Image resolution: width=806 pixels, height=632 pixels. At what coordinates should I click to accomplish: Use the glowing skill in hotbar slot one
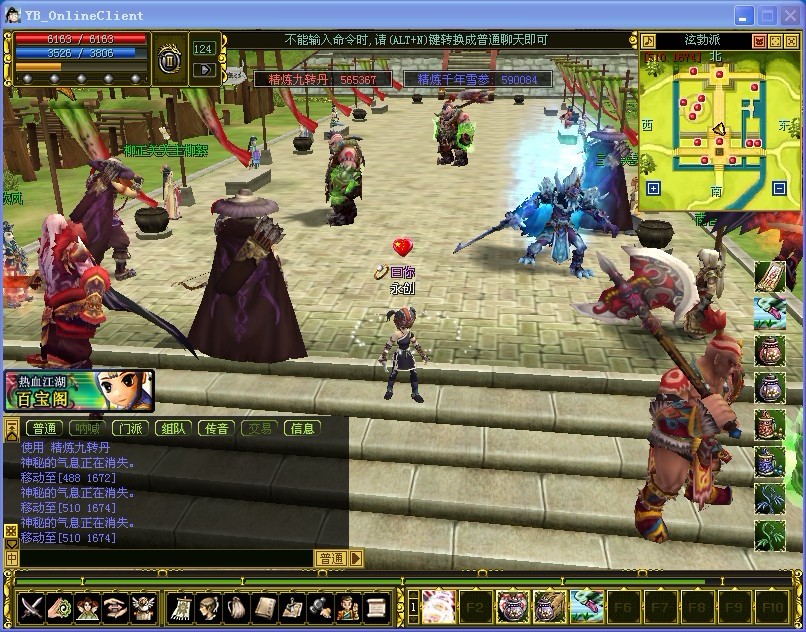(x=436, y=606)
